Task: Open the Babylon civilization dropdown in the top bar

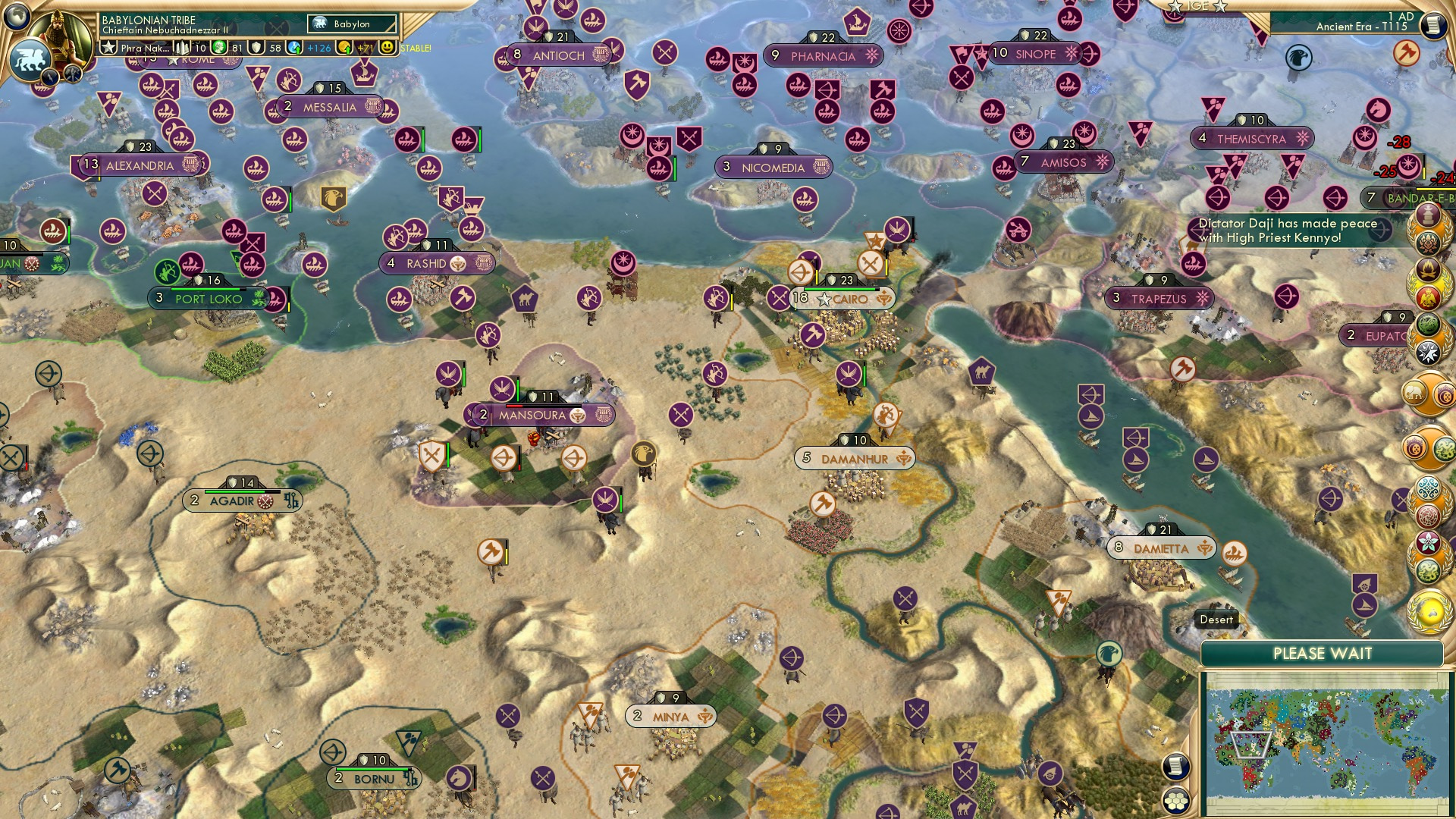Action: [351, 24]
